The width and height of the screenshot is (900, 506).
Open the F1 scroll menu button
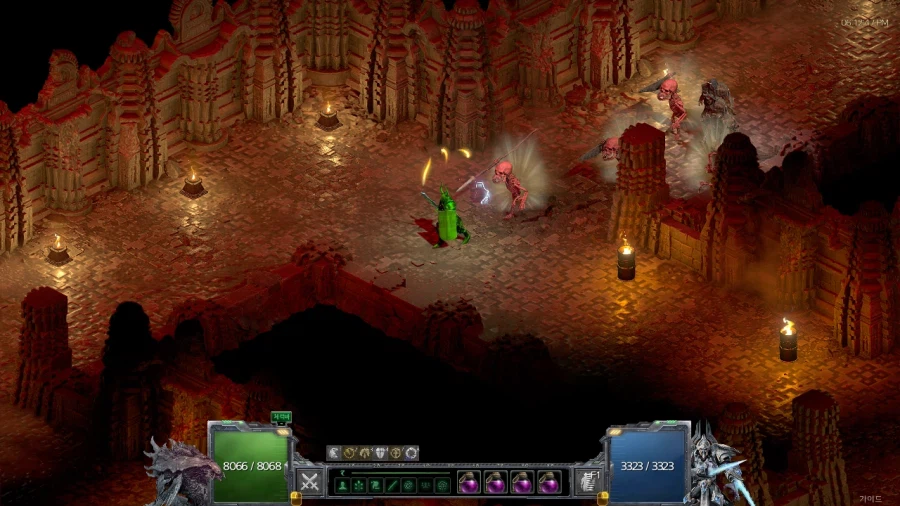click(x=588, y=481)
